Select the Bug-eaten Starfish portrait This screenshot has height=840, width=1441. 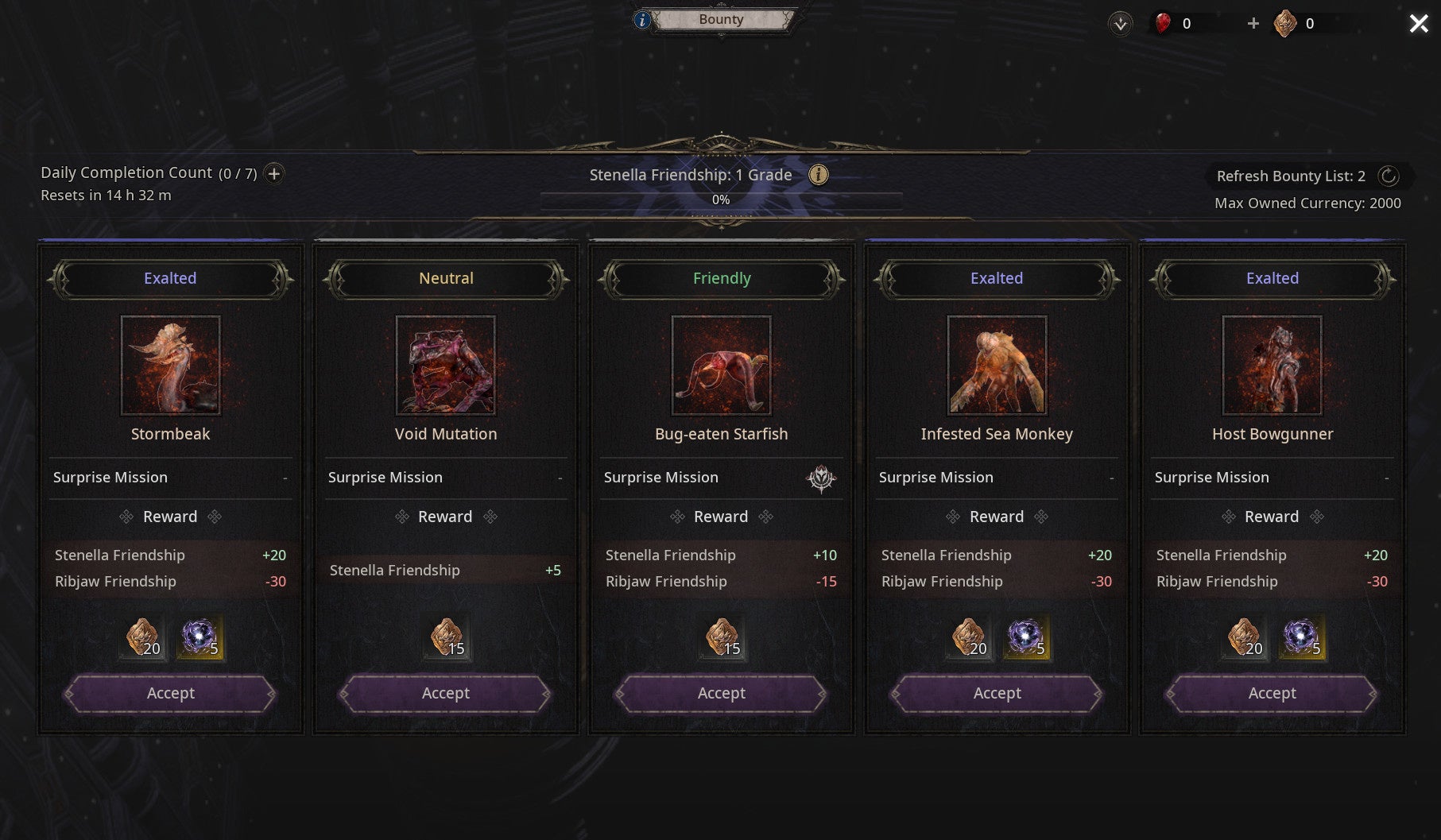click(721, 366)
